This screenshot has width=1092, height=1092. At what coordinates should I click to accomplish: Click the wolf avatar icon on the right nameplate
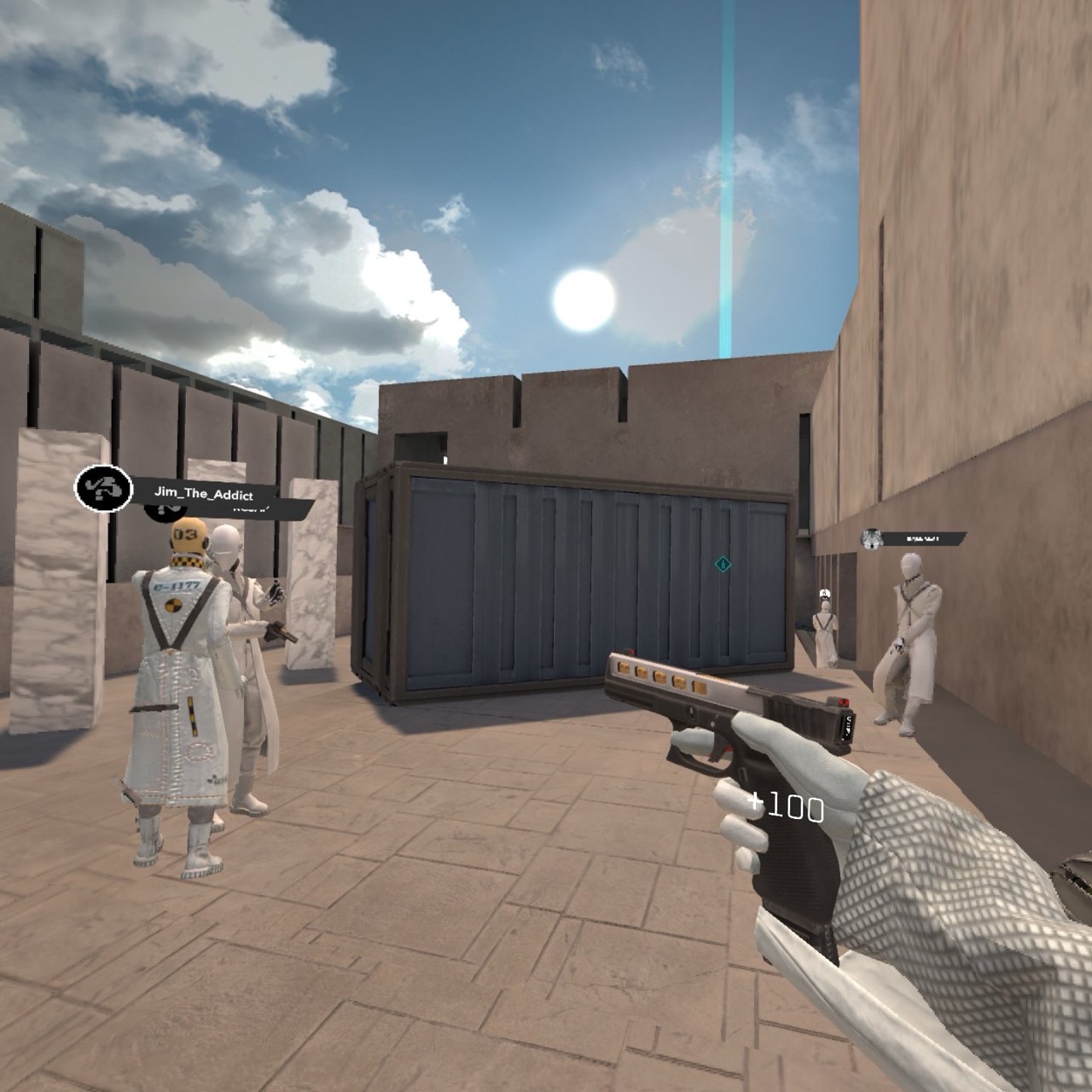872,540
